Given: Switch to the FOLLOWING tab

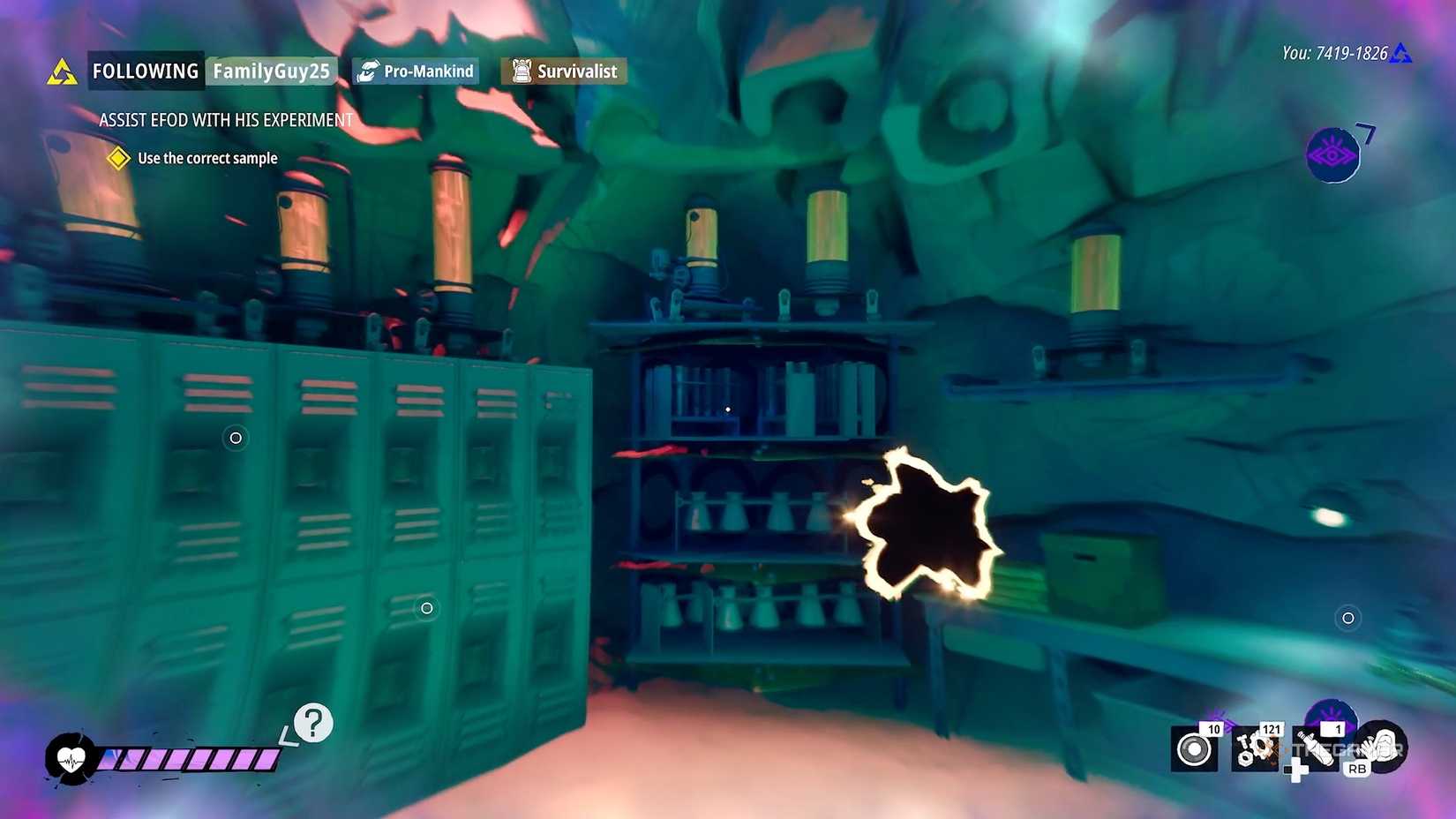Looking at the screenshot, I should [x=145, y=71].
